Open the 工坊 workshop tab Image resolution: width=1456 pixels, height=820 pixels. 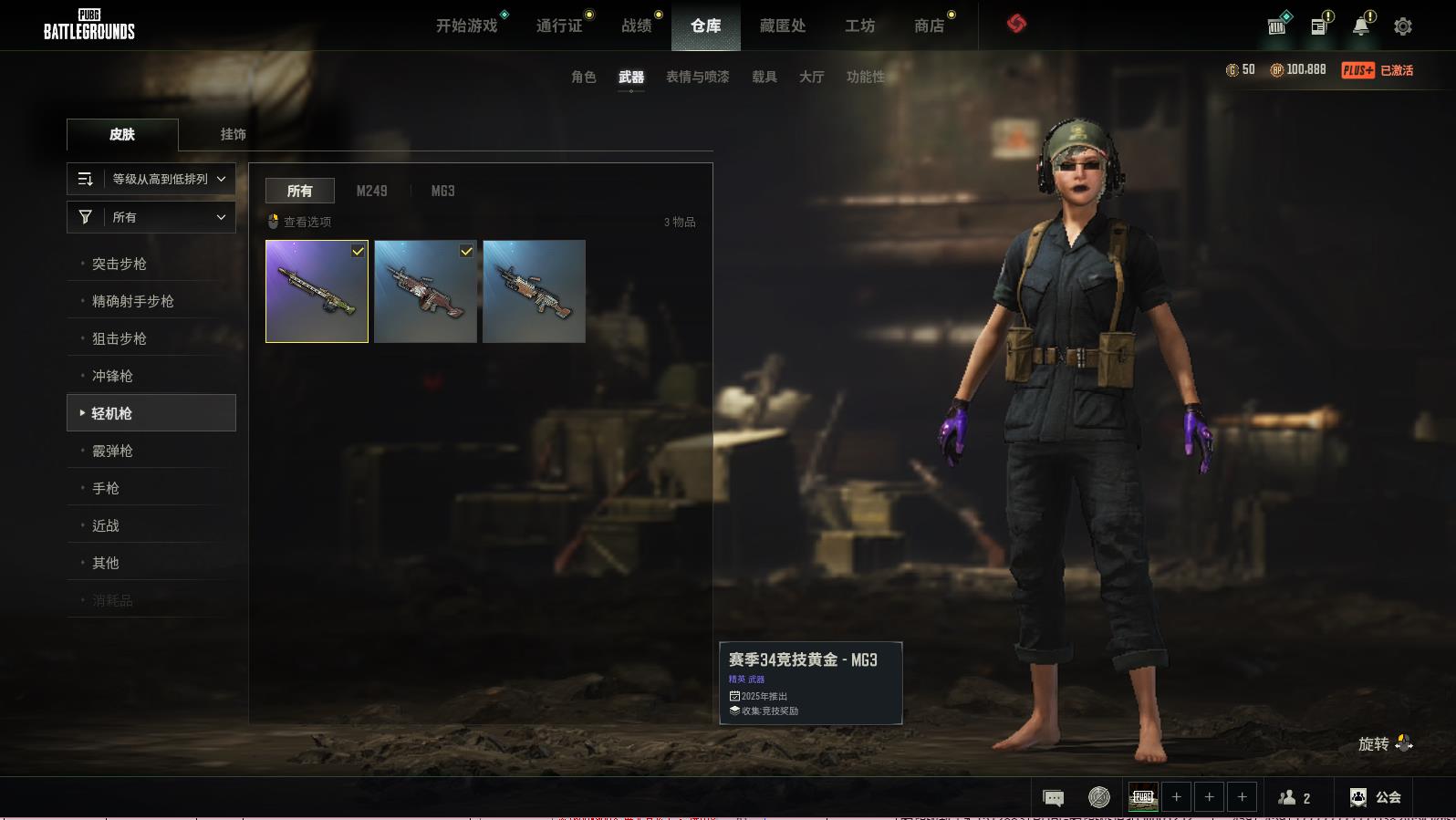coord(859,26)
